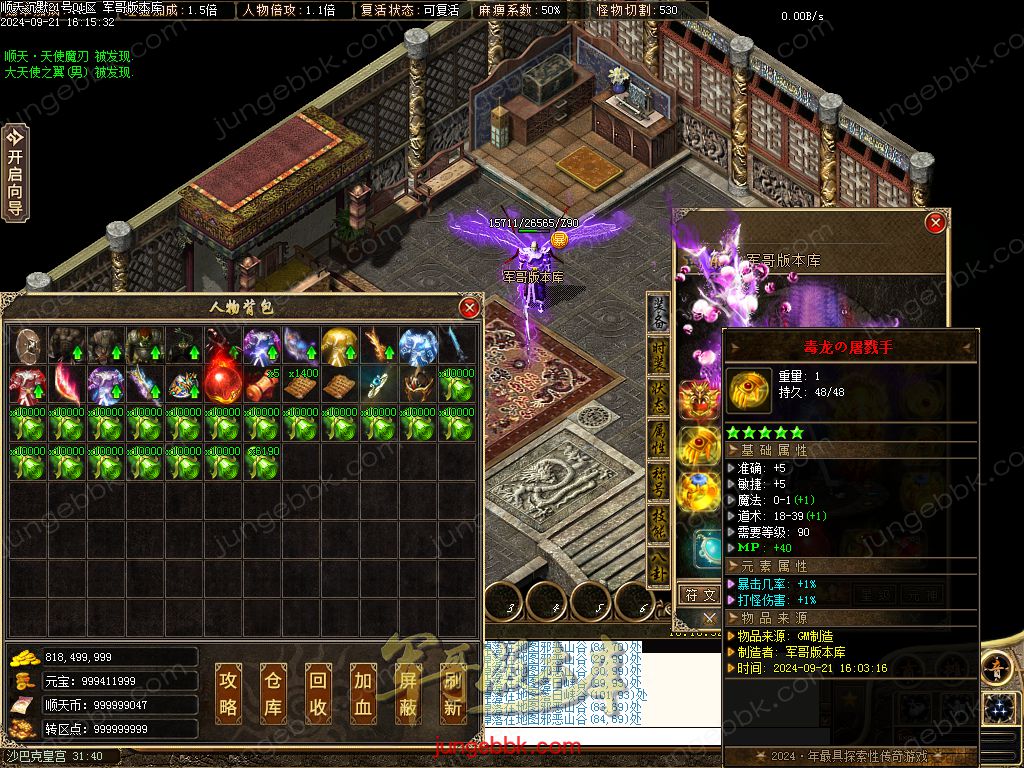Screen dimensions: 1024x768
Task: Select the golden helmet item in bag
Action: pos(339,345)
